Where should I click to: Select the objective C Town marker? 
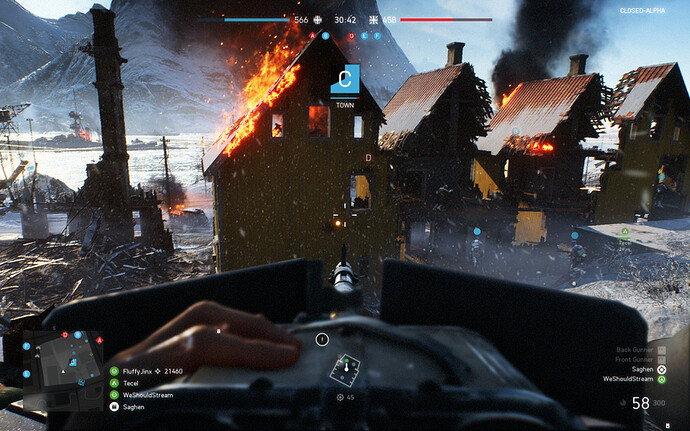point(344,78)
